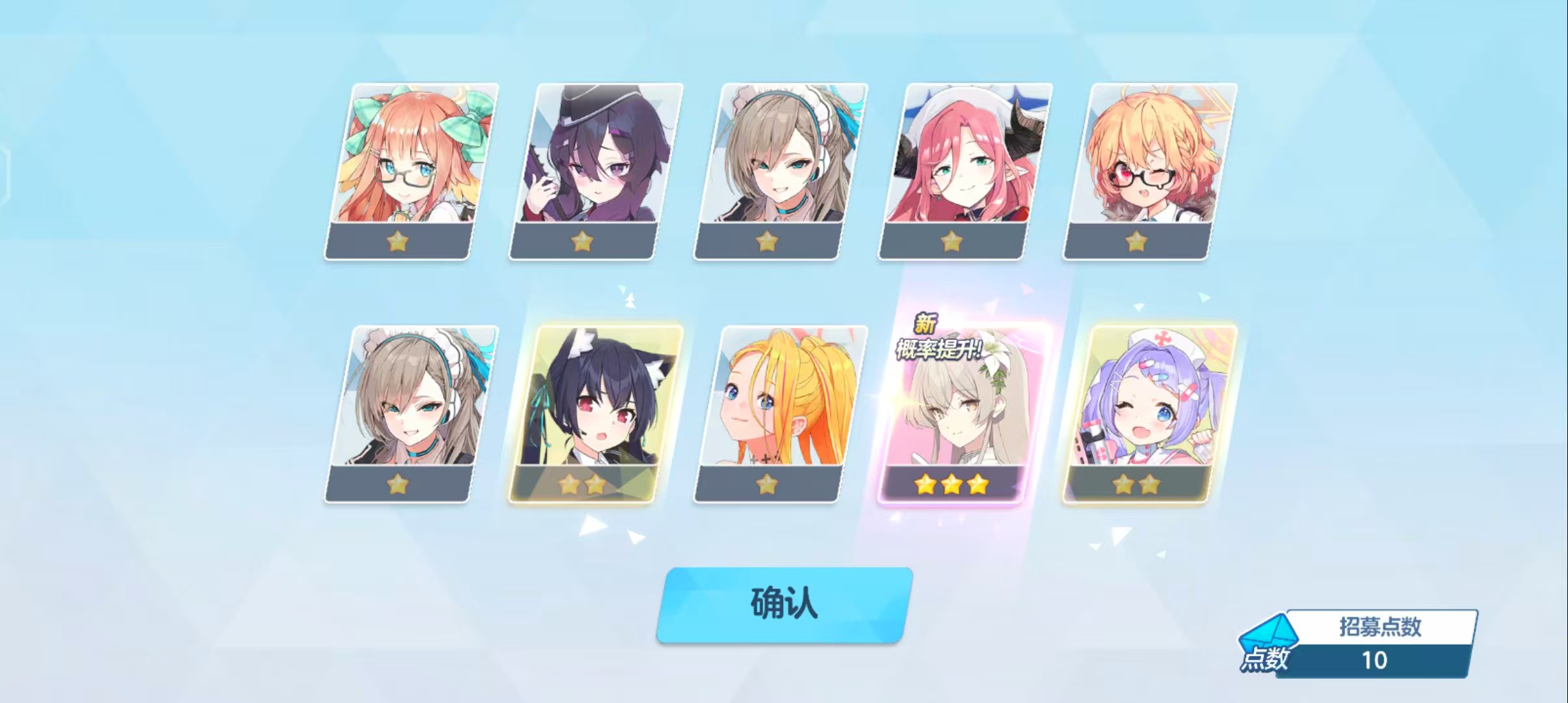Click the blonde ponytail girl one-star card
Viewport: 1568px width, 703px height.
pos(779,414)
